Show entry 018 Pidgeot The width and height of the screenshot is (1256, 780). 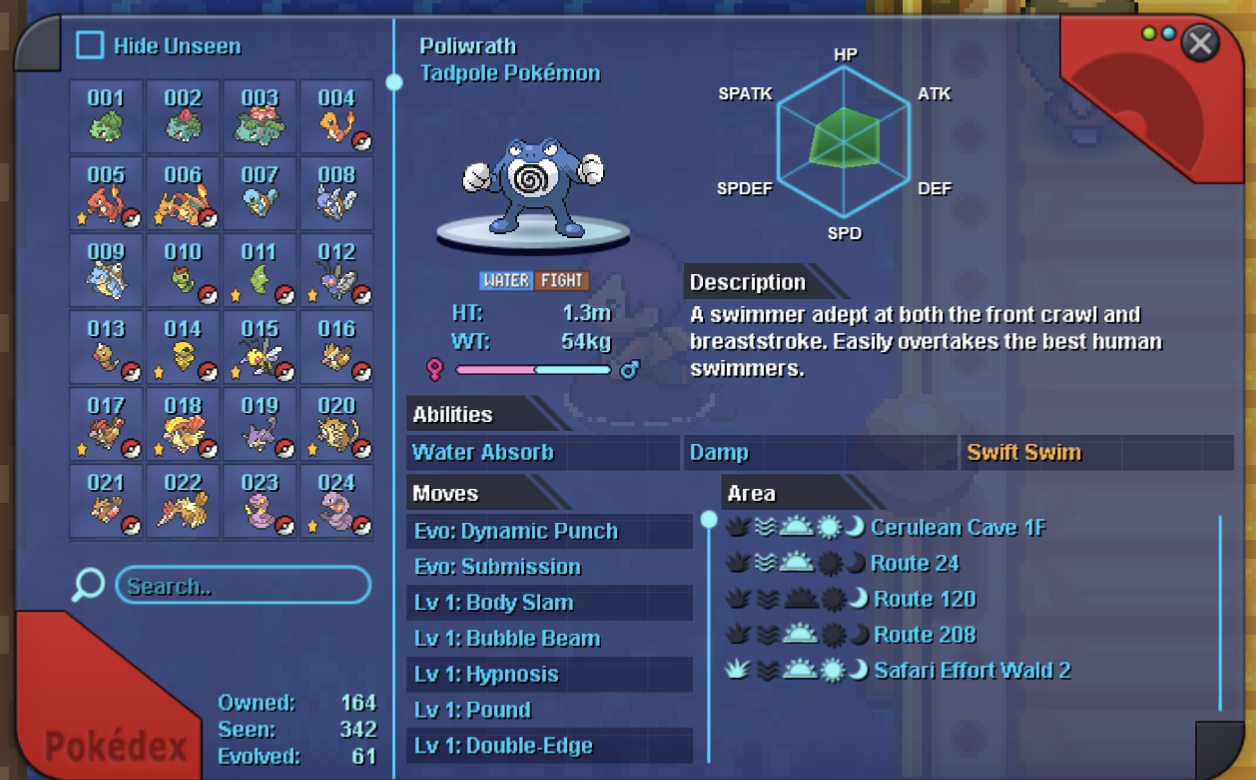pos(183,424)
